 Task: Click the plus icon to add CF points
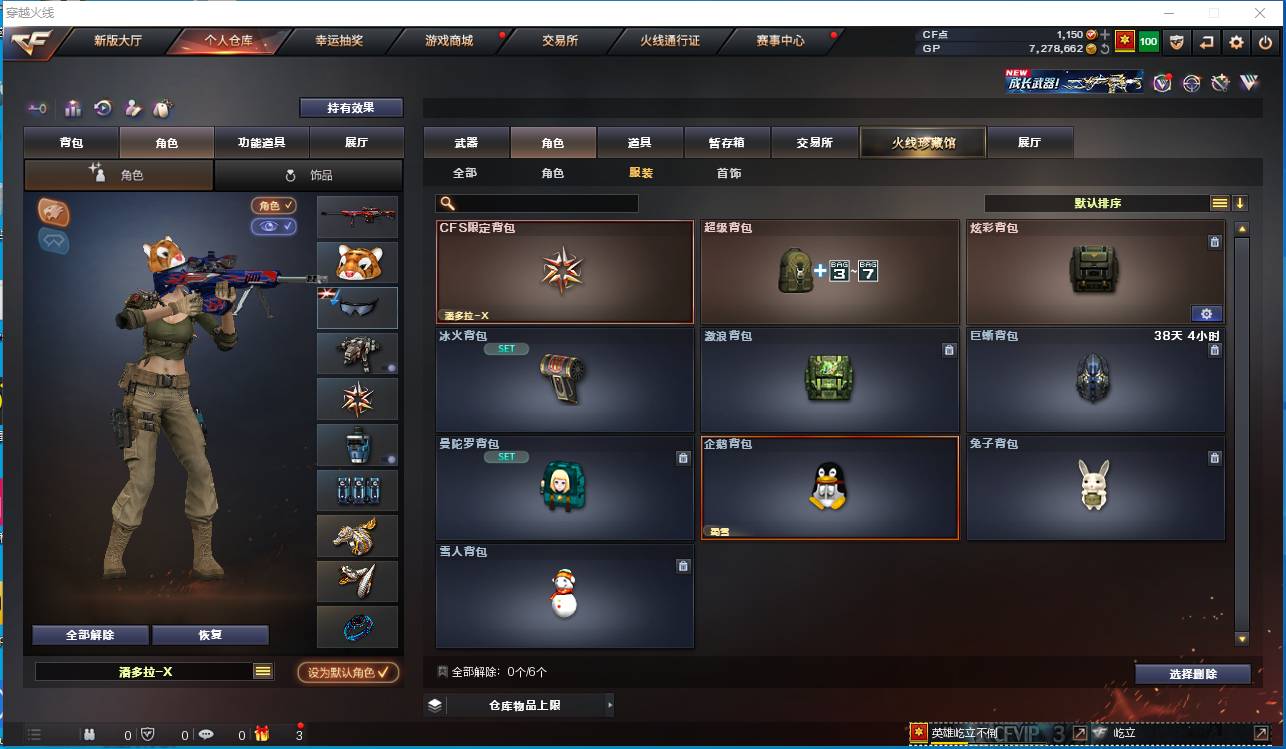[1104, 34]
